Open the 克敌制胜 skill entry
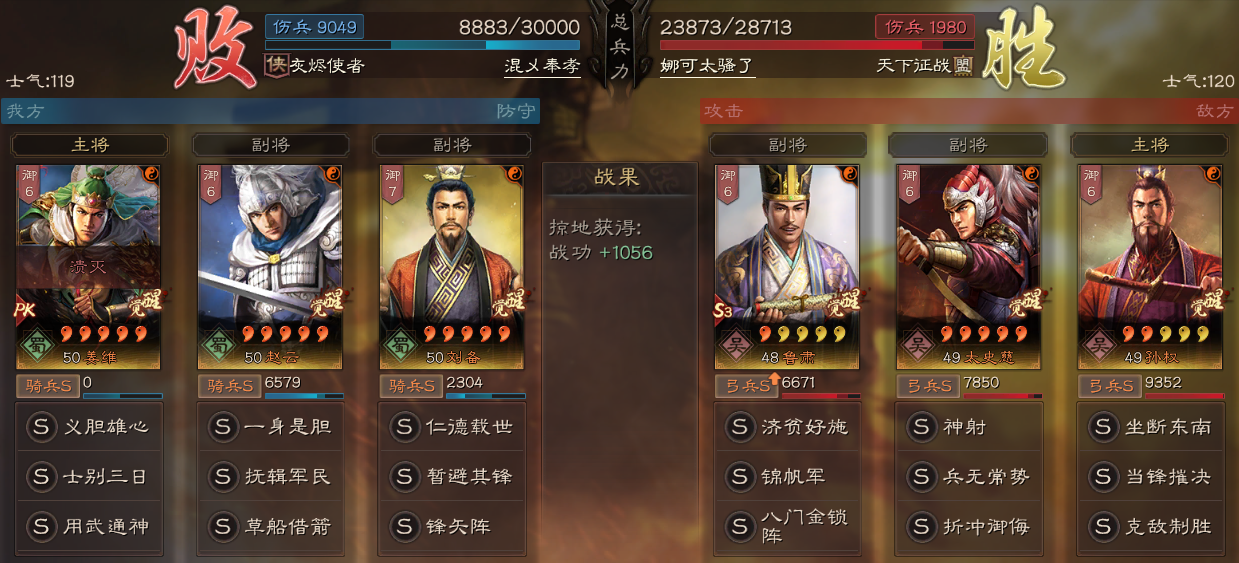1239x563 pixels. 1151,527
